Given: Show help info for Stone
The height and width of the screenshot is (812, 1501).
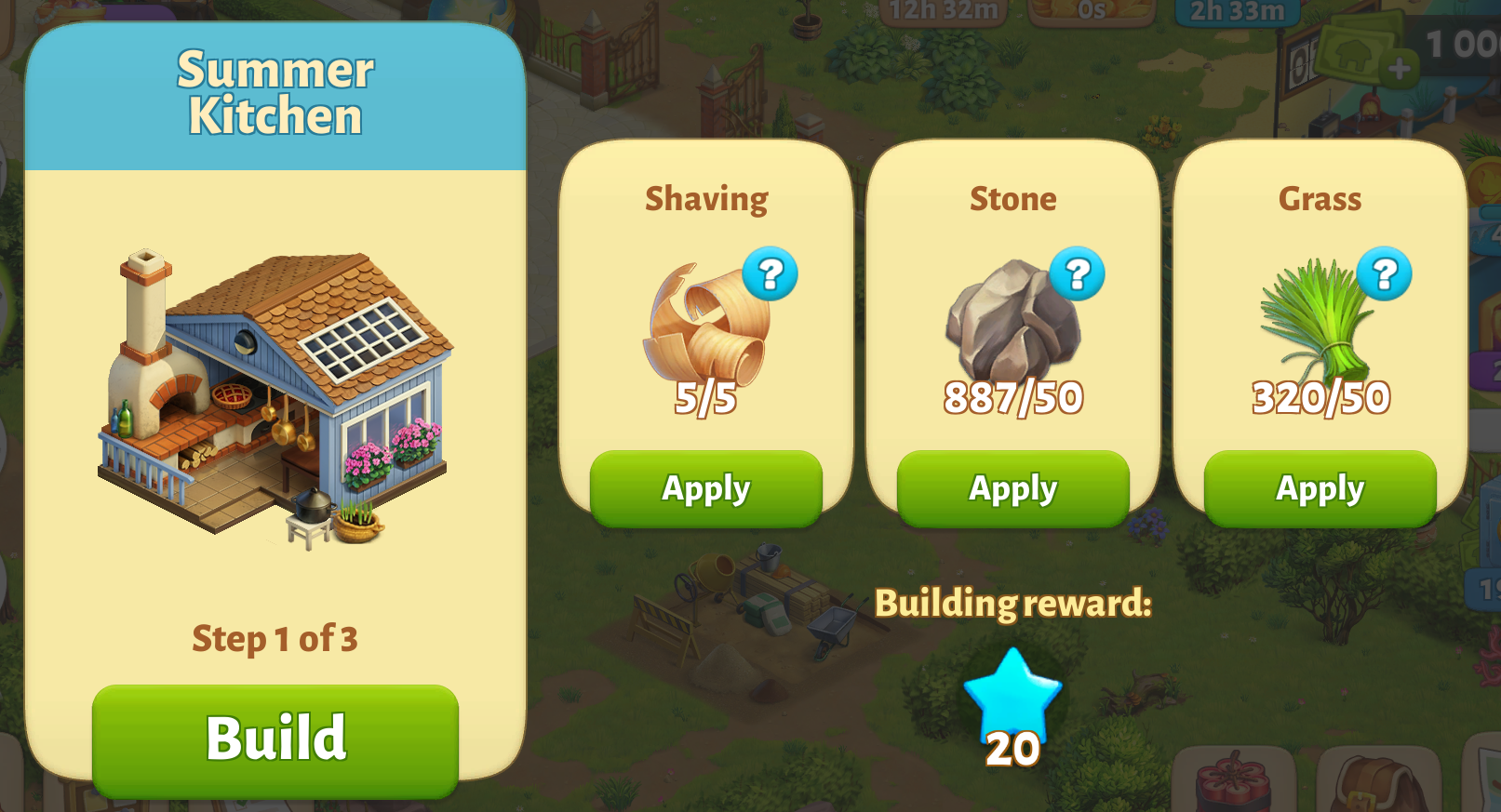Looking at the screenshot, I should pos(1077,274).
